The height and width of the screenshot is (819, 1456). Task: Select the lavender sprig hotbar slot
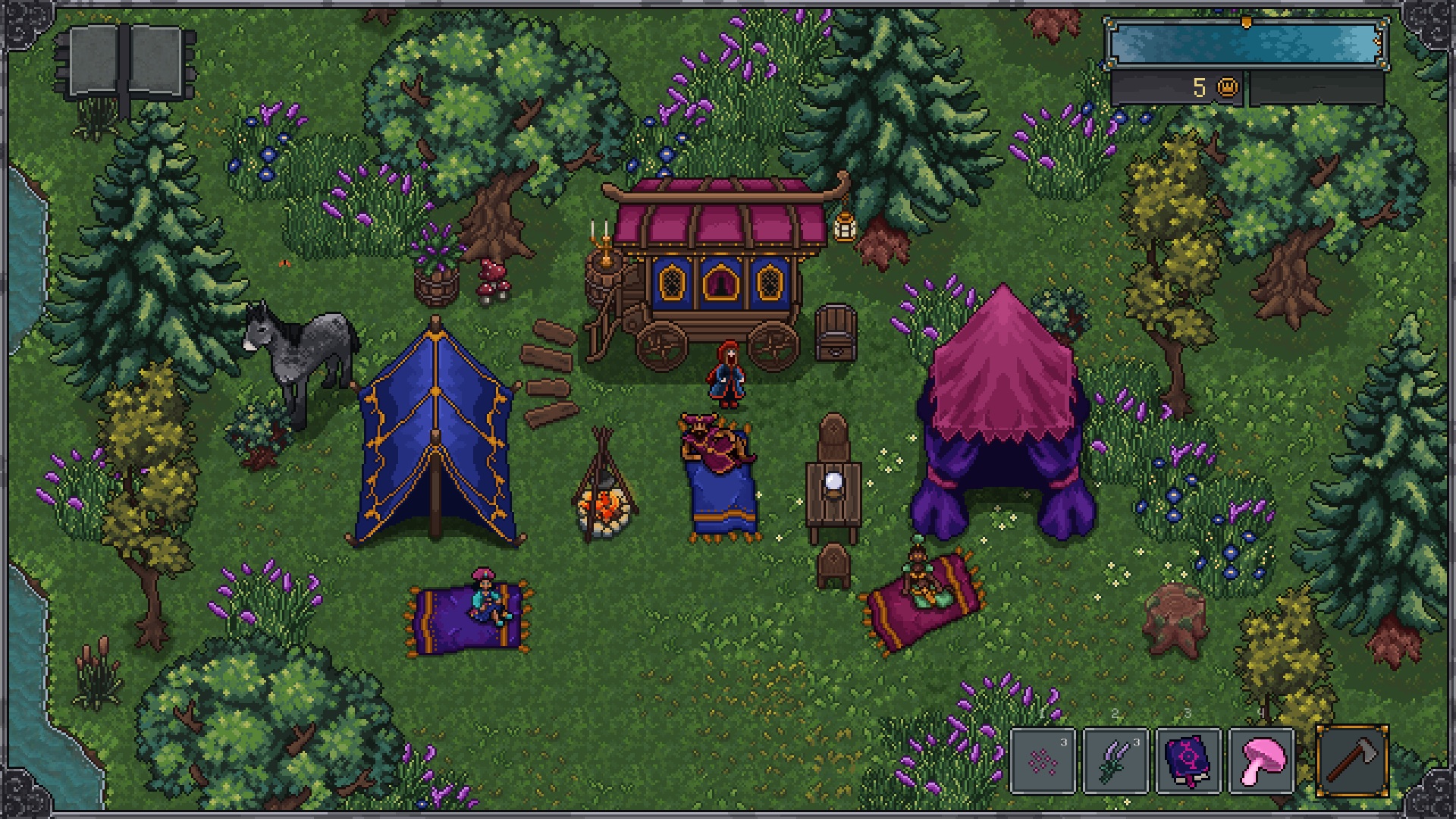click(x=1116, y=760)
